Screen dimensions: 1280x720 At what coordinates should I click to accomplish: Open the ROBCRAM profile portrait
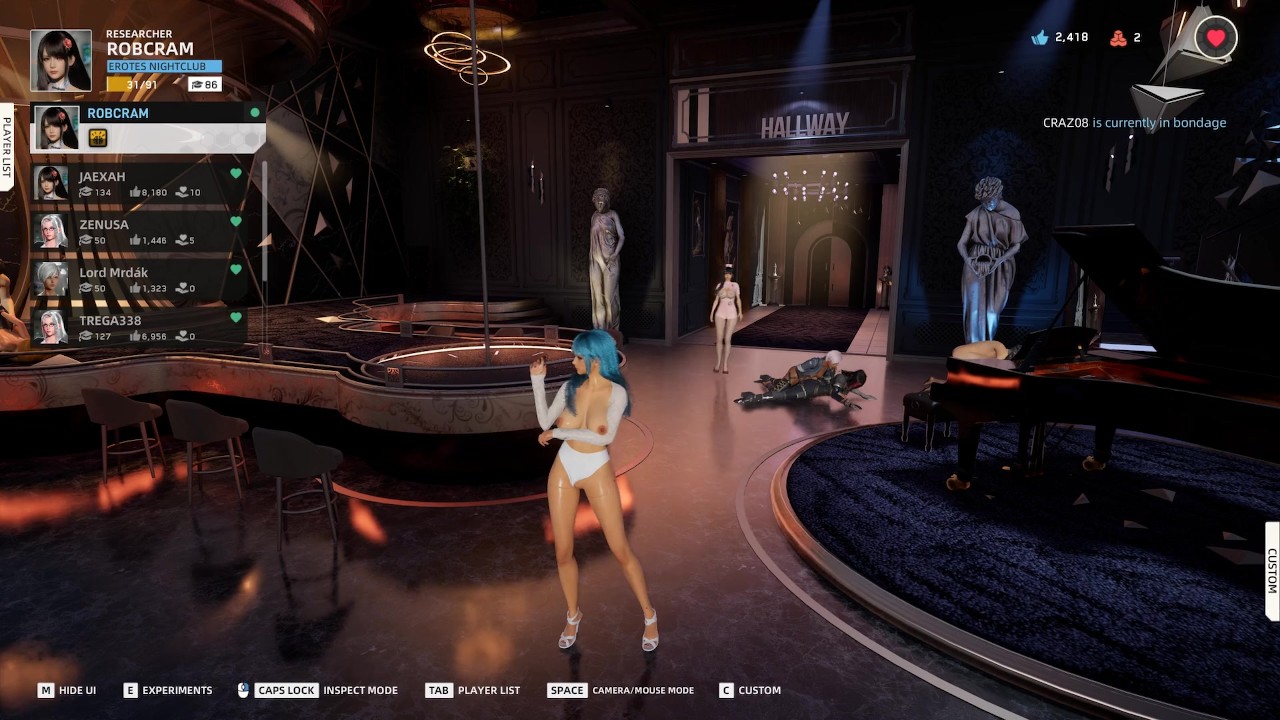pyautogui.click(x=61, y=60)
